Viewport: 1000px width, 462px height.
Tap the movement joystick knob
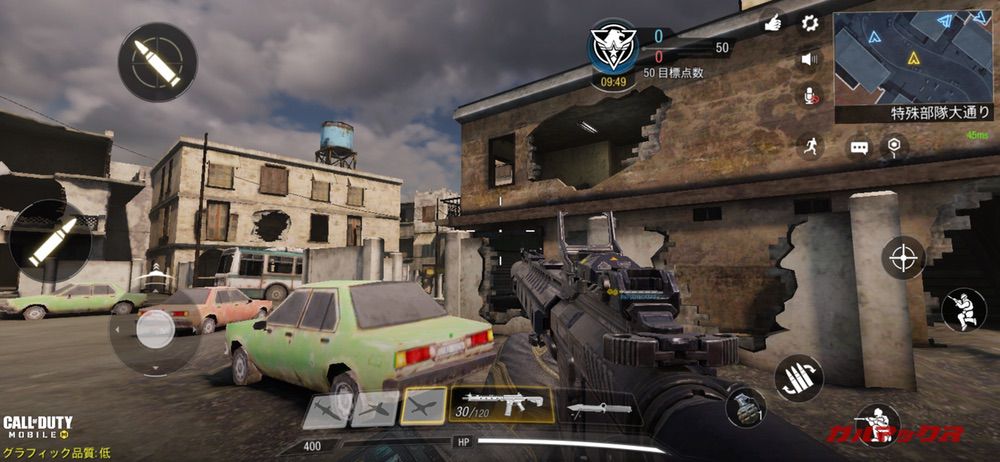click(155, 329)
